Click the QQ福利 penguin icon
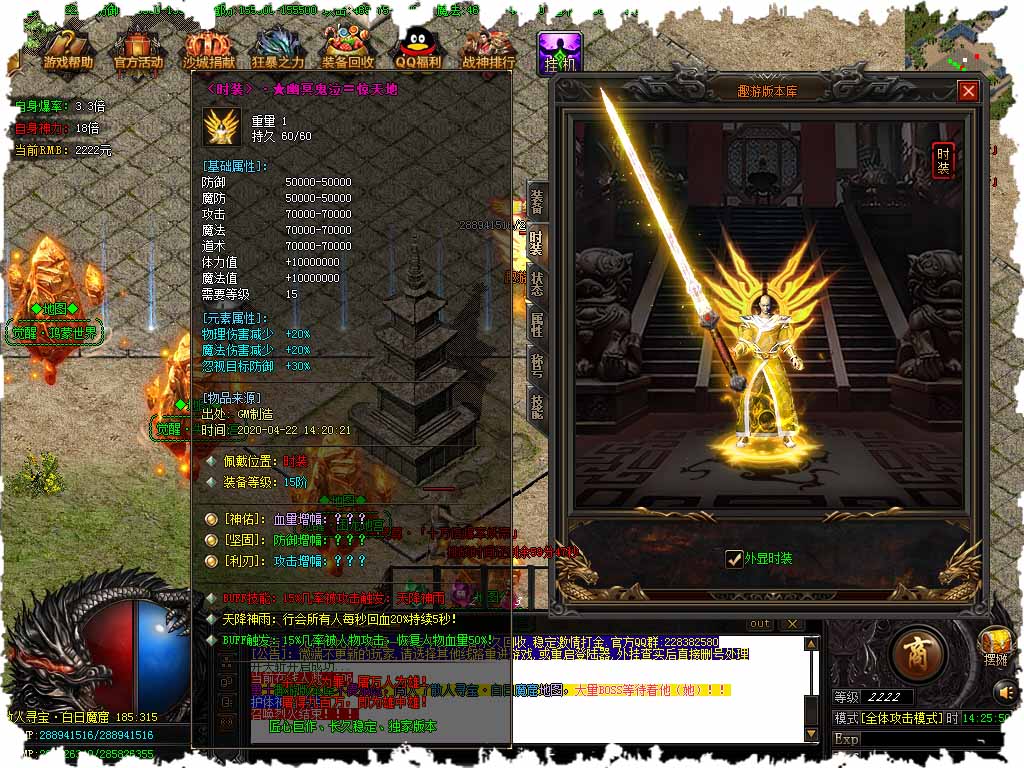 418,47
